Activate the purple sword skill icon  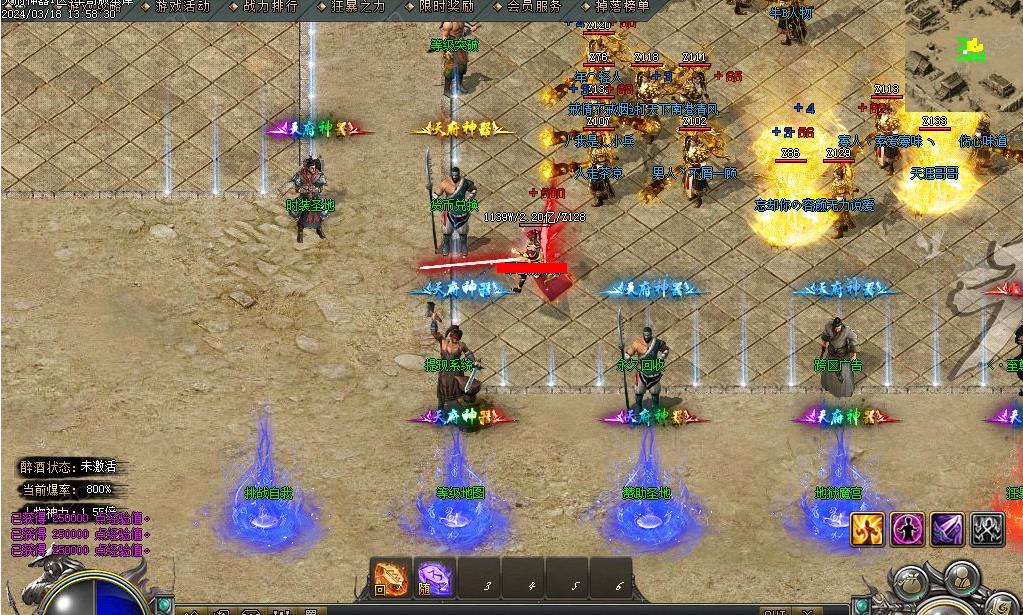coord(947,529)
